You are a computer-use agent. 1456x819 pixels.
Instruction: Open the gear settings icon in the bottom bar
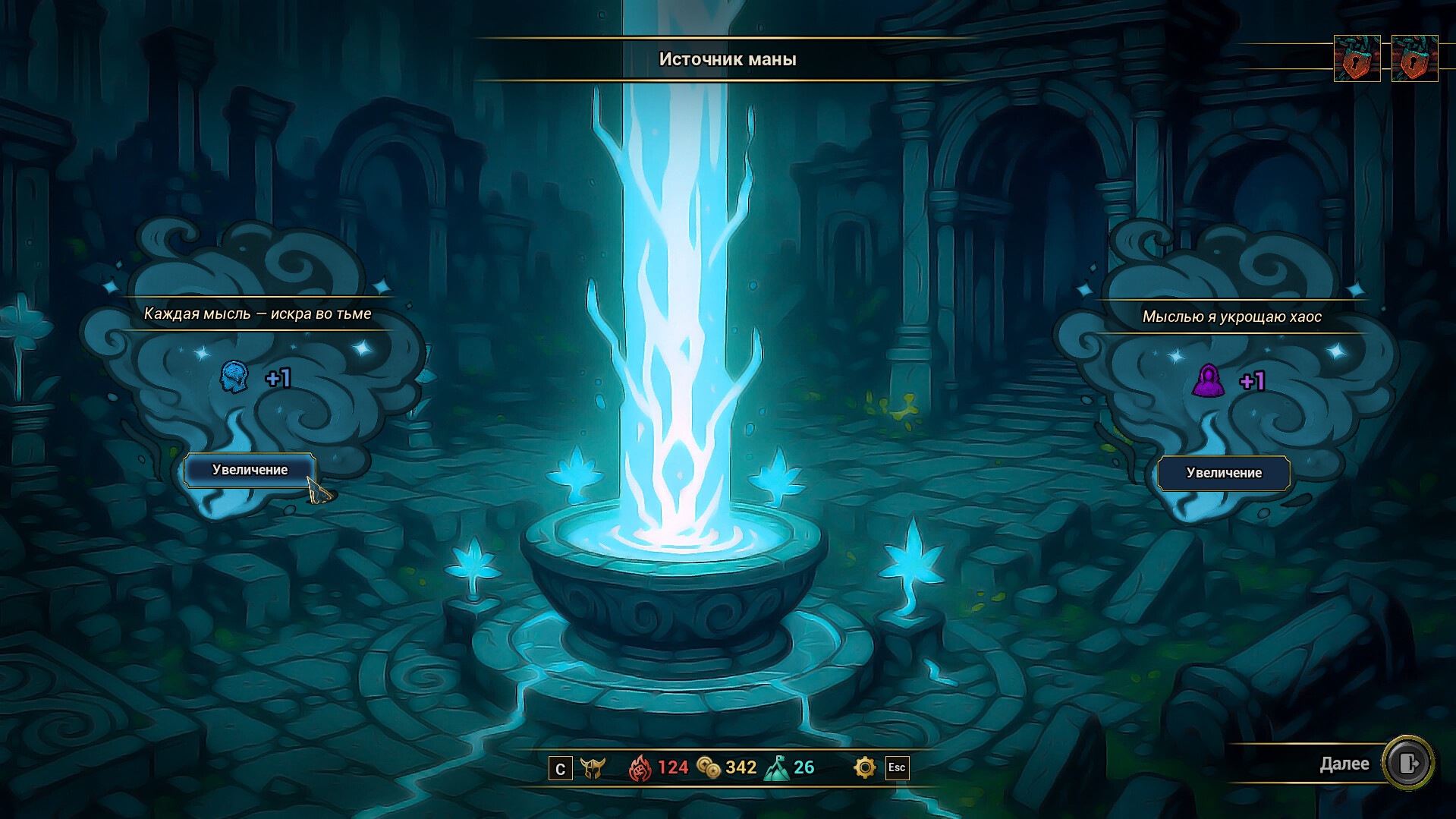point(863,768)
